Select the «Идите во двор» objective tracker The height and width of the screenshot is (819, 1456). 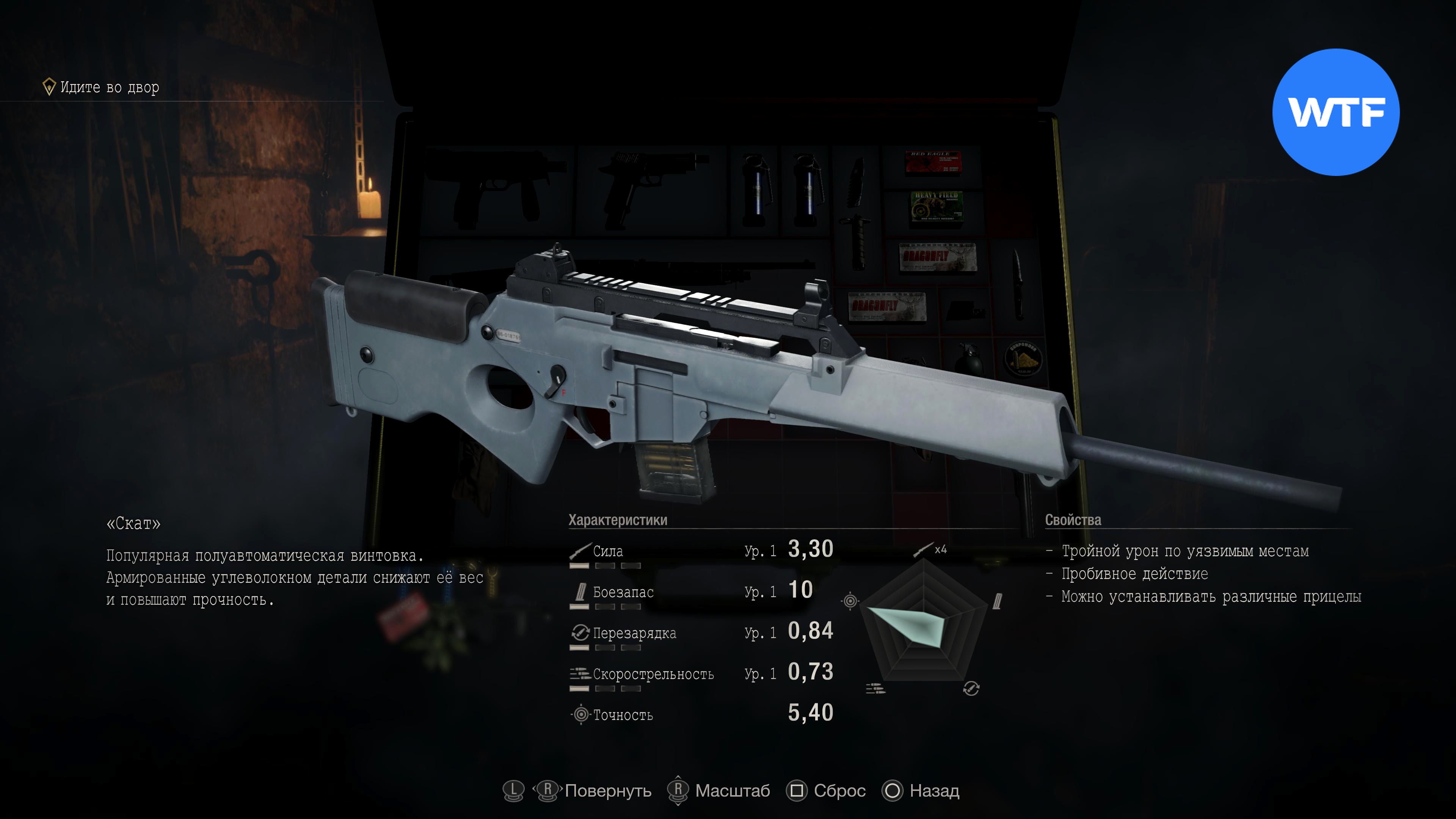[102, 87]
